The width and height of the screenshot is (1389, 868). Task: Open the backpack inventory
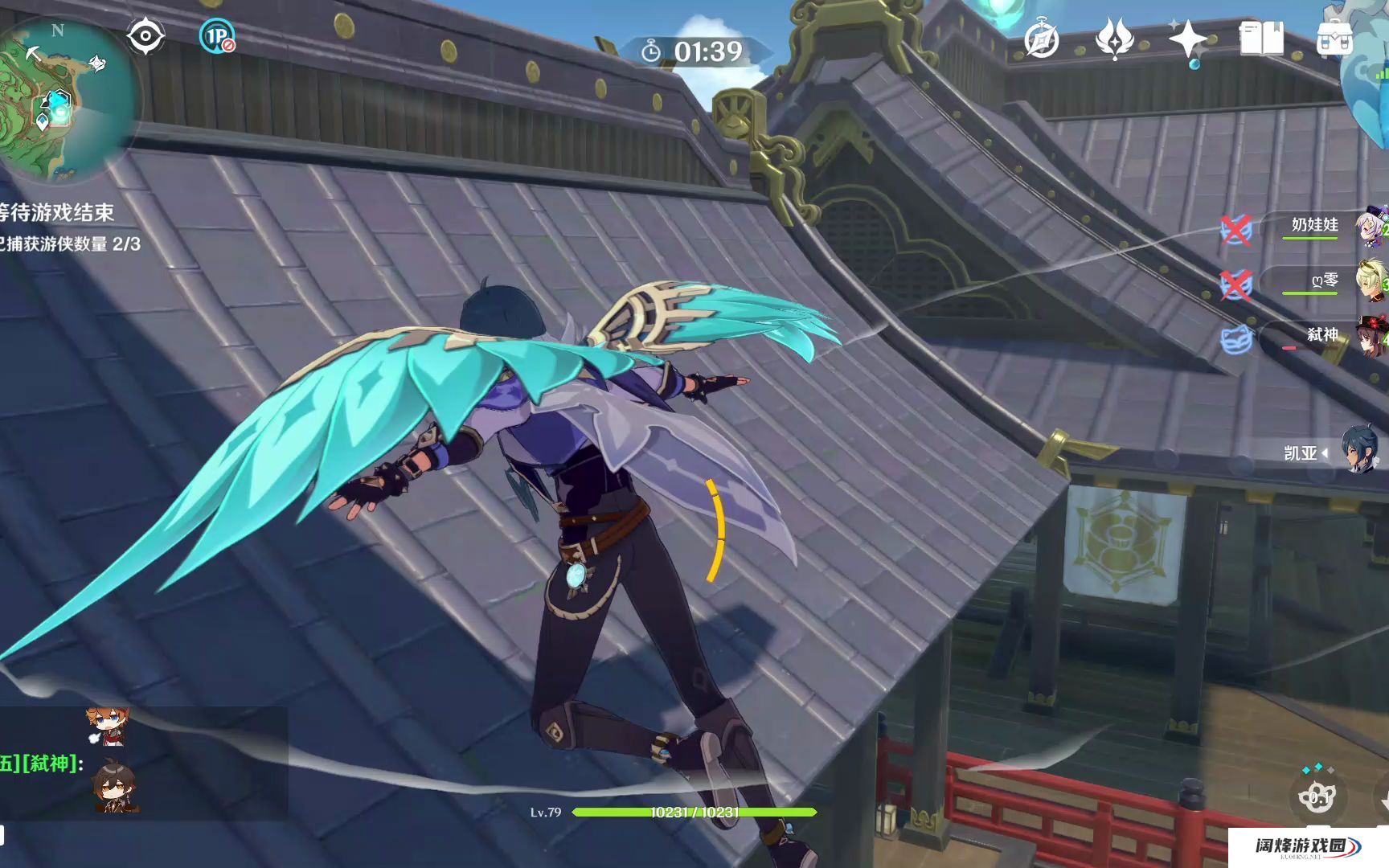point(1334,39)
